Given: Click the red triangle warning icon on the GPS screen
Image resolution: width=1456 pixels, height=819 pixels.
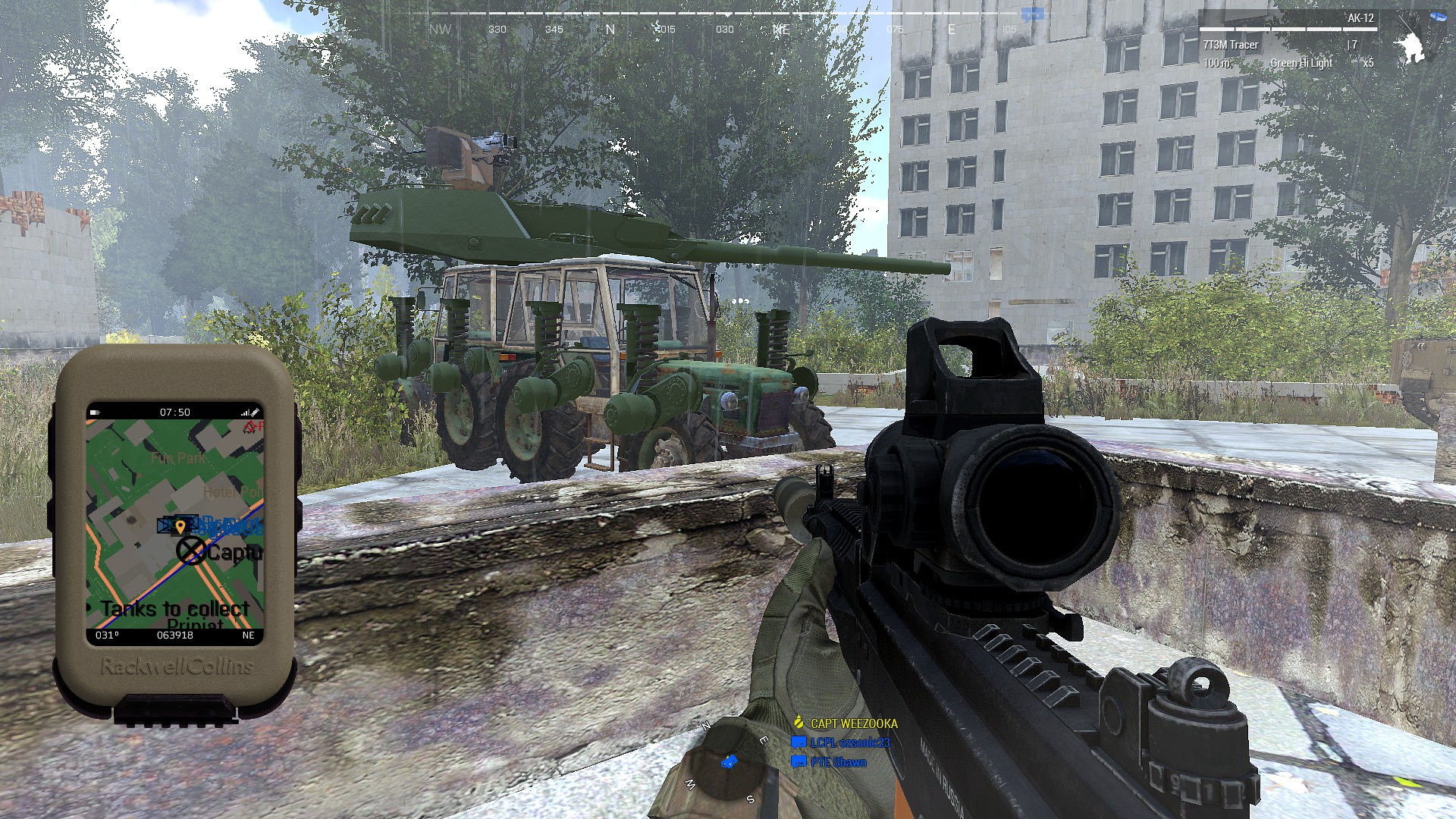Looking at the screenshot, I should 250,426.
